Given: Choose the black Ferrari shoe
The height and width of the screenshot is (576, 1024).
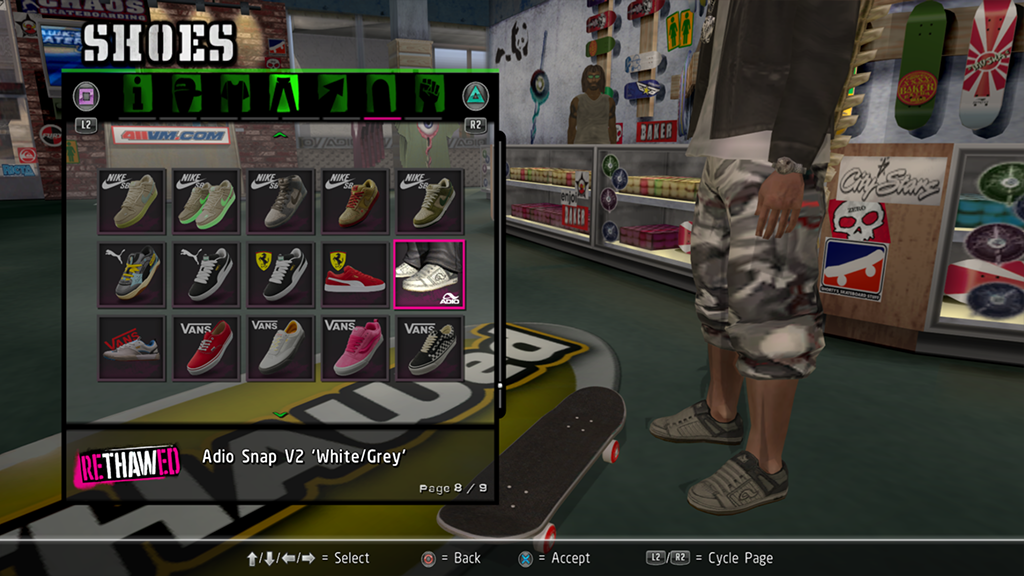Looking at the screenshot, I should 281,274.
